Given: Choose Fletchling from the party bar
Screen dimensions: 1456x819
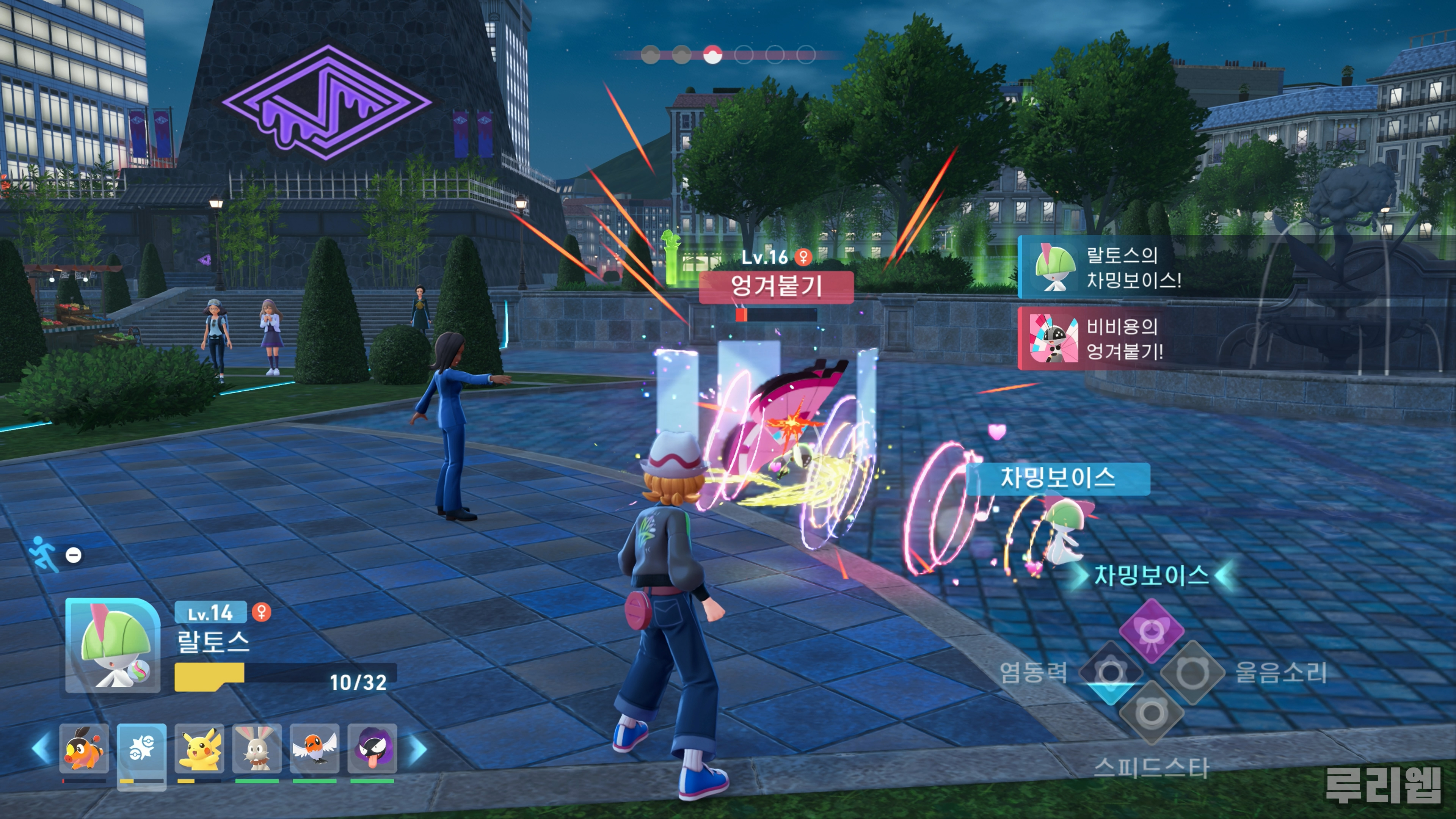Looking at the screenshot, I should (314, 749).
